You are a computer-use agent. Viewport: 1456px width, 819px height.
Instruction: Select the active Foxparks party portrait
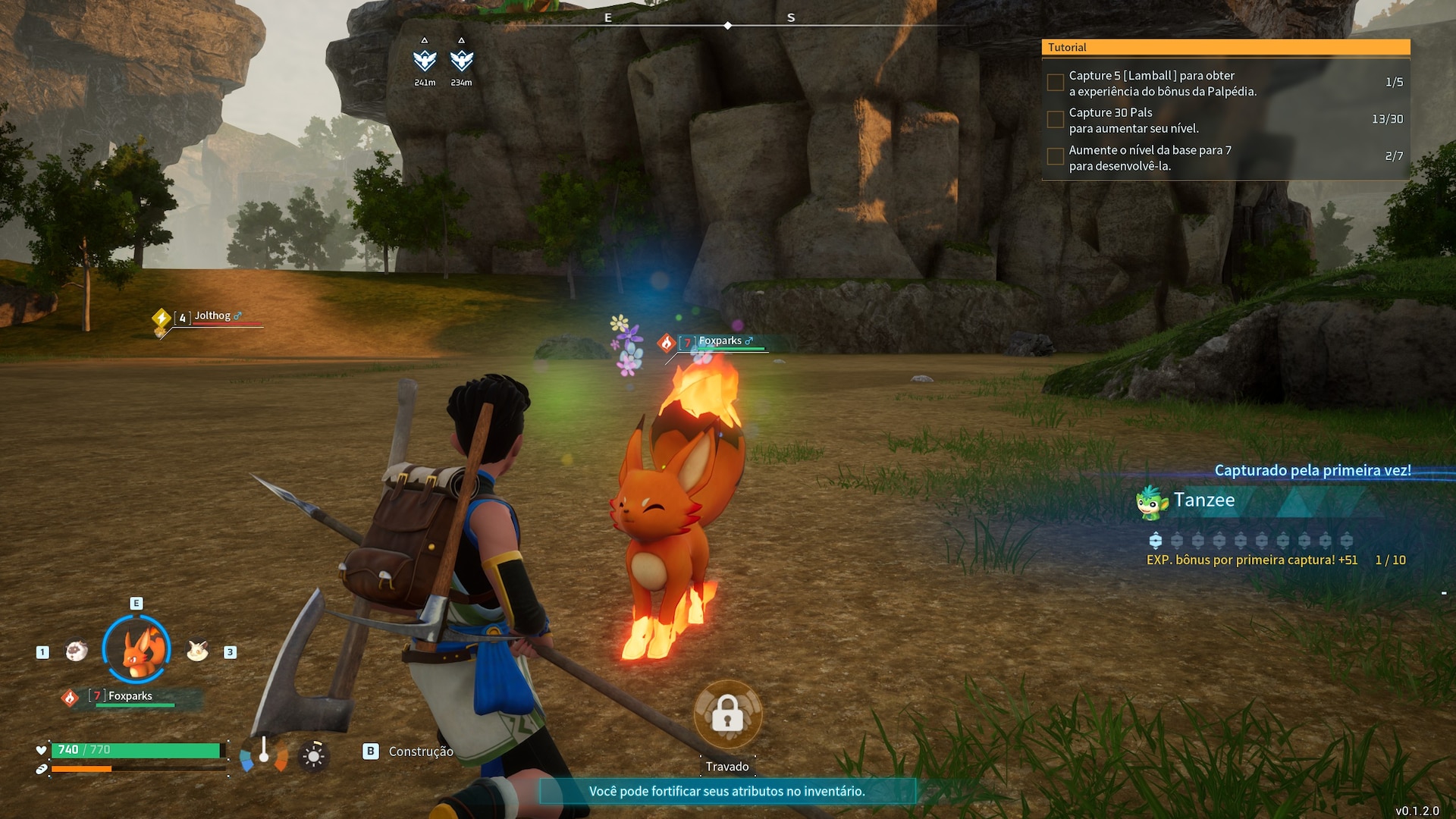point(136,650)
